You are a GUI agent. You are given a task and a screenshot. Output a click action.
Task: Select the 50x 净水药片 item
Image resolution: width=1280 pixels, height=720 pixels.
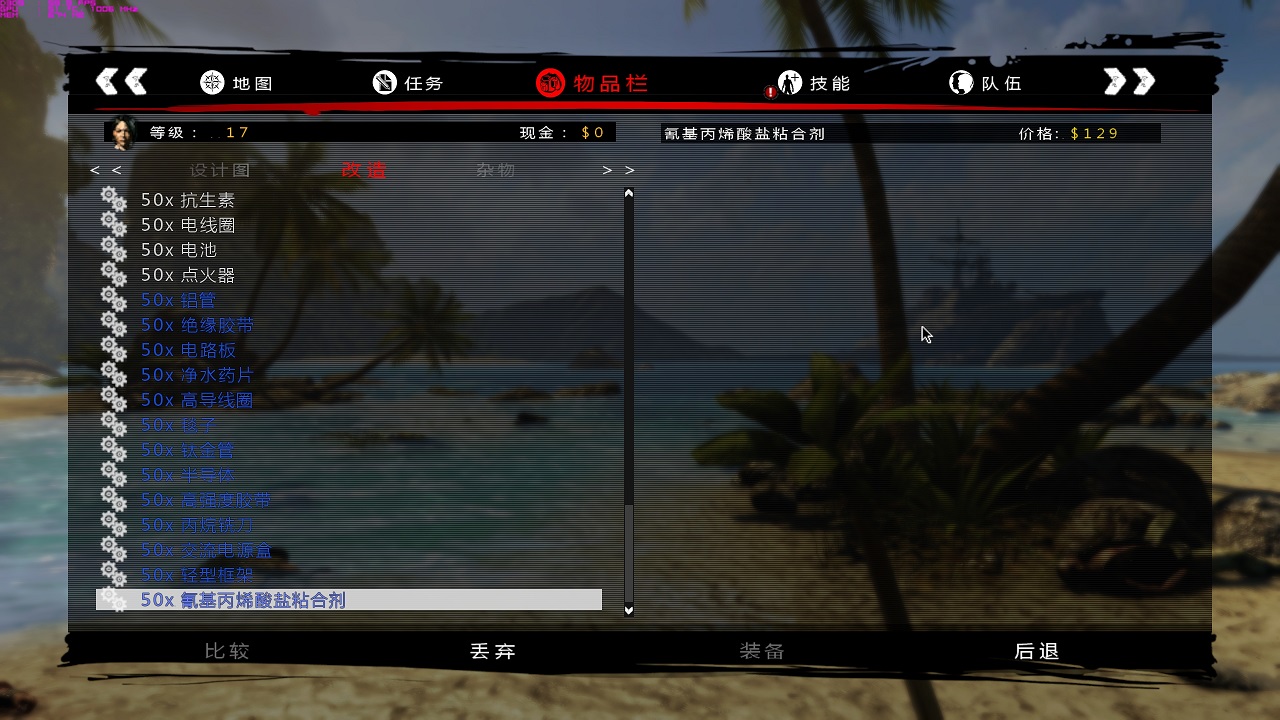coord(197,375)
